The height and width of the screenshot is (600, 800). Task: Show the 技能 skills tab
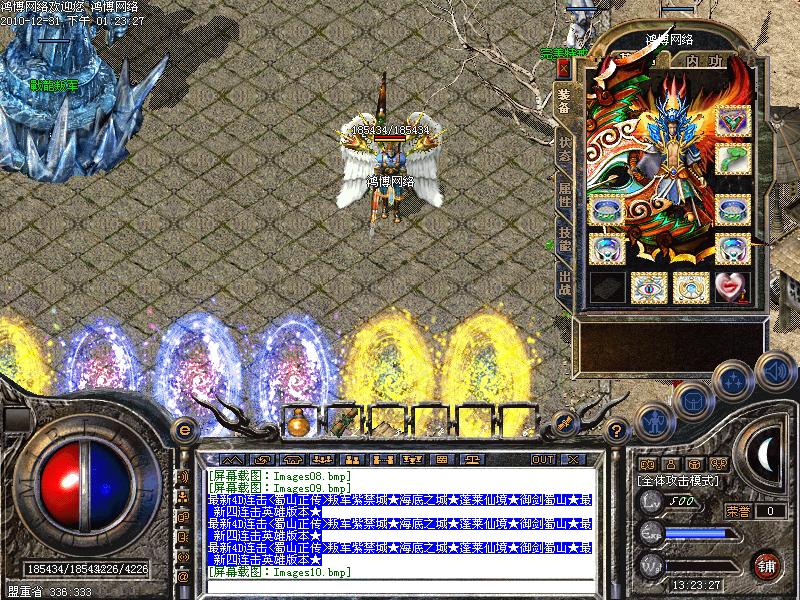point(565,238)
